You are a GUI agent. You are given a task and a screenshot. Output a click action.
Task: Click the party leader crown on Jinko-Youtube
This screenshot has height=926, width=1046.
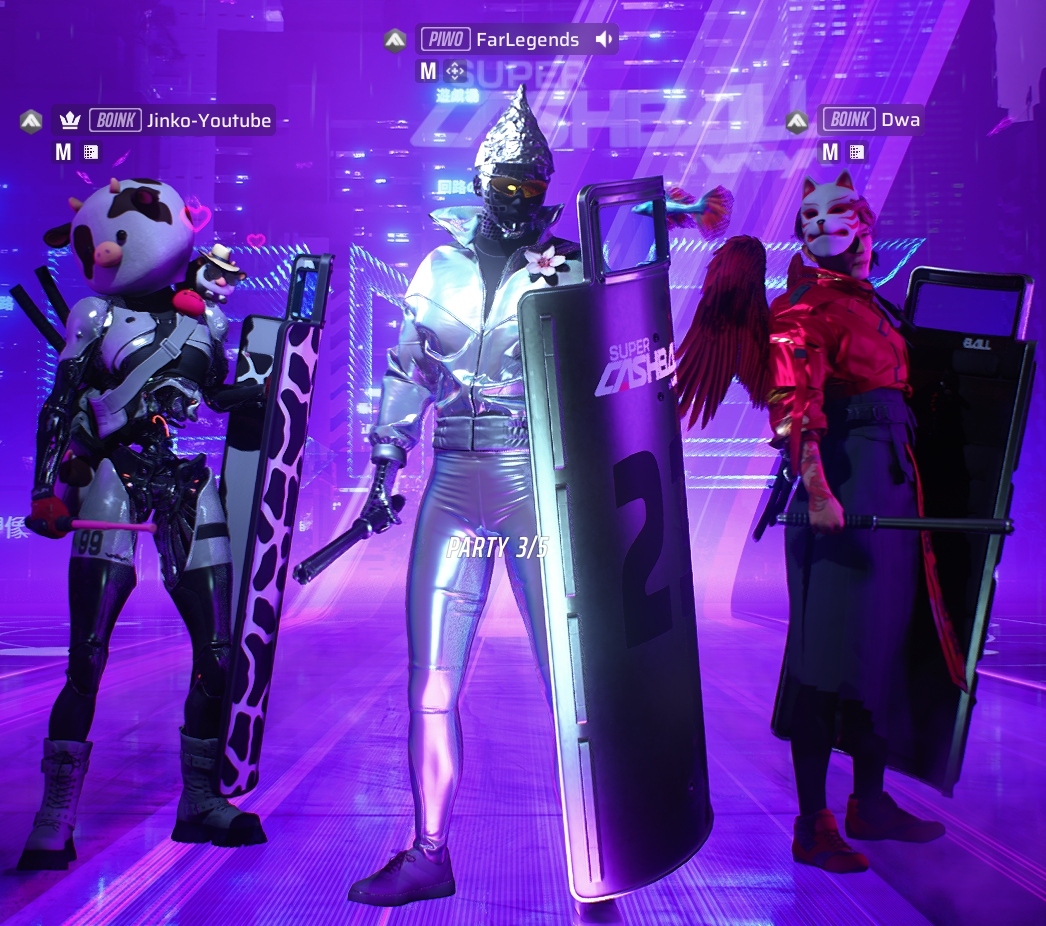click(69, 121)
